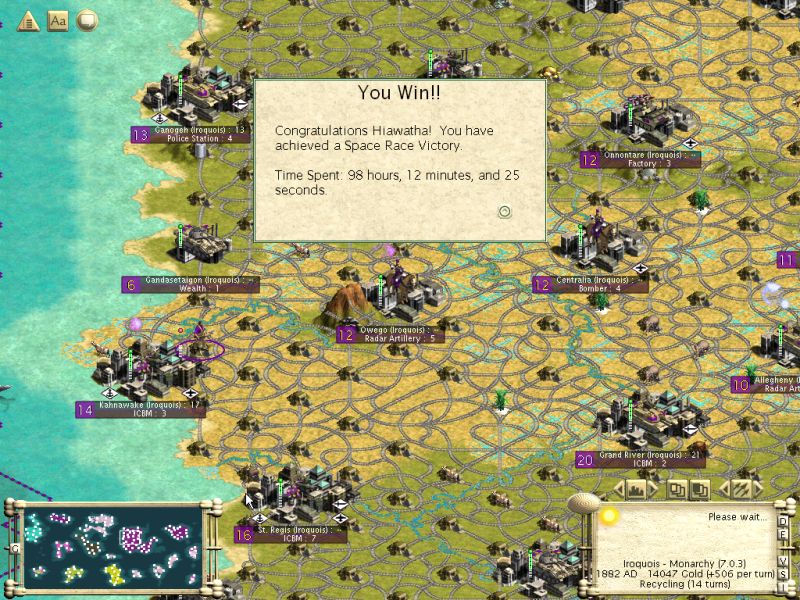
Task: Dismiss the You Win dialog via circle icon
Action: pyautogui.click(x=505, y=211)
